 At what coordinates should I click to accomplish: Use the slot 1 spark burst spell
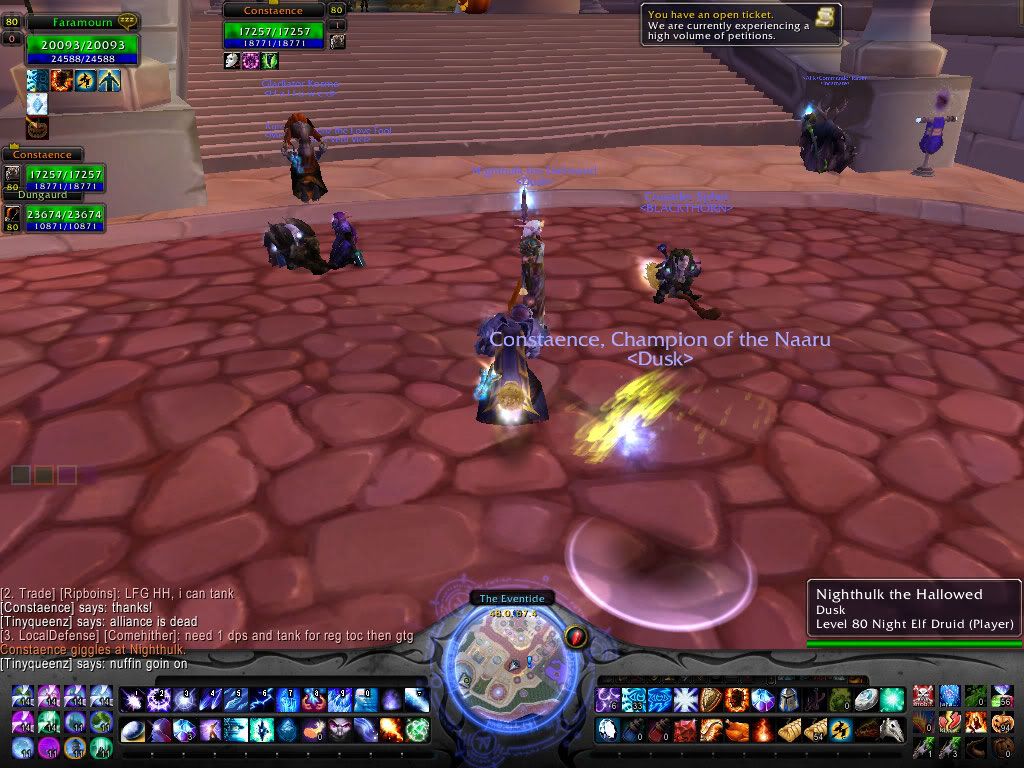click(x=133, y=700)
